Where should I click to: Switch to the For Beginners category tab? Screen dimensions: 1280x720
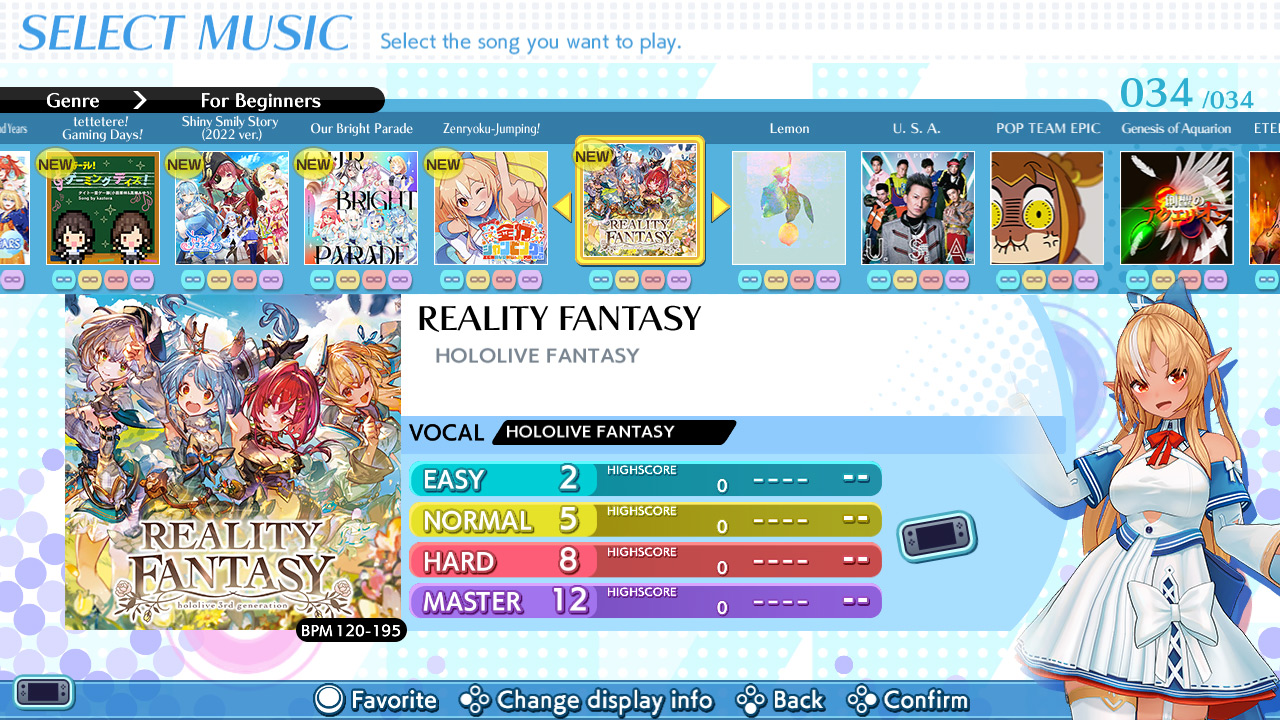(260, 100)
